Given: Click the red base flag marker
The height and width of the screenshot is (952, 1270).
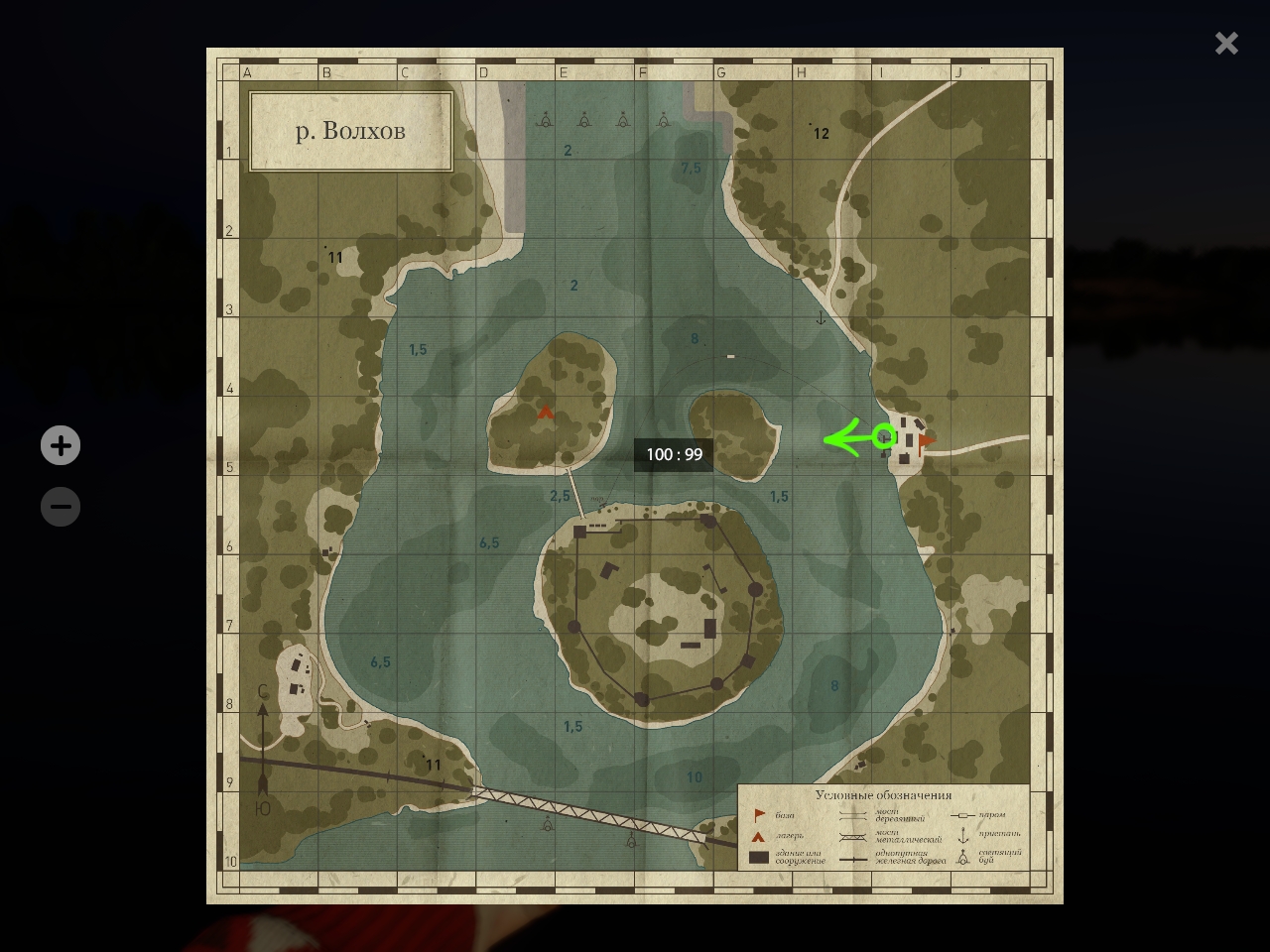Looking at the screenshot, I should coord(925,443).
